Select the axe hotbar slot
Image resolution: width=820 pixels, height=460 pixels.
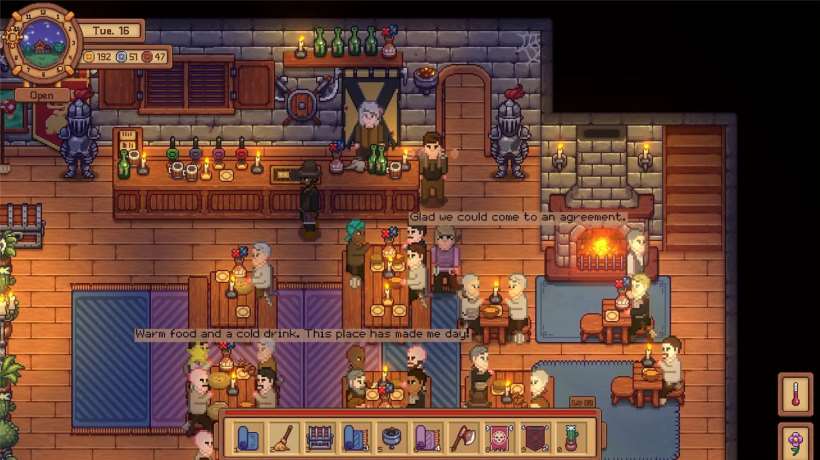tap(460, 437)
